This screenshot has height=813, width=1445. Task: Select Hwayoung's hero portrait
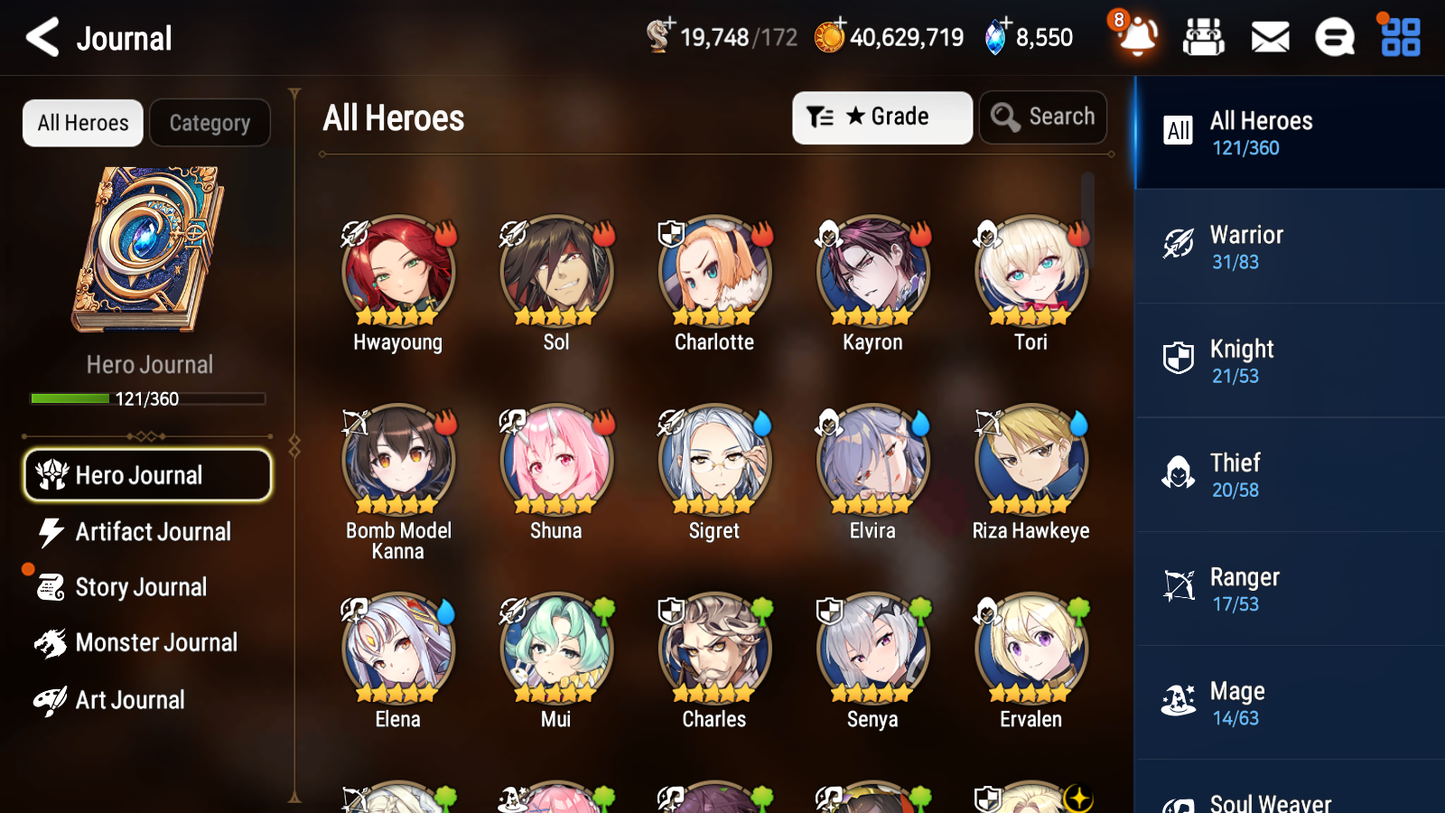[398, 270]
